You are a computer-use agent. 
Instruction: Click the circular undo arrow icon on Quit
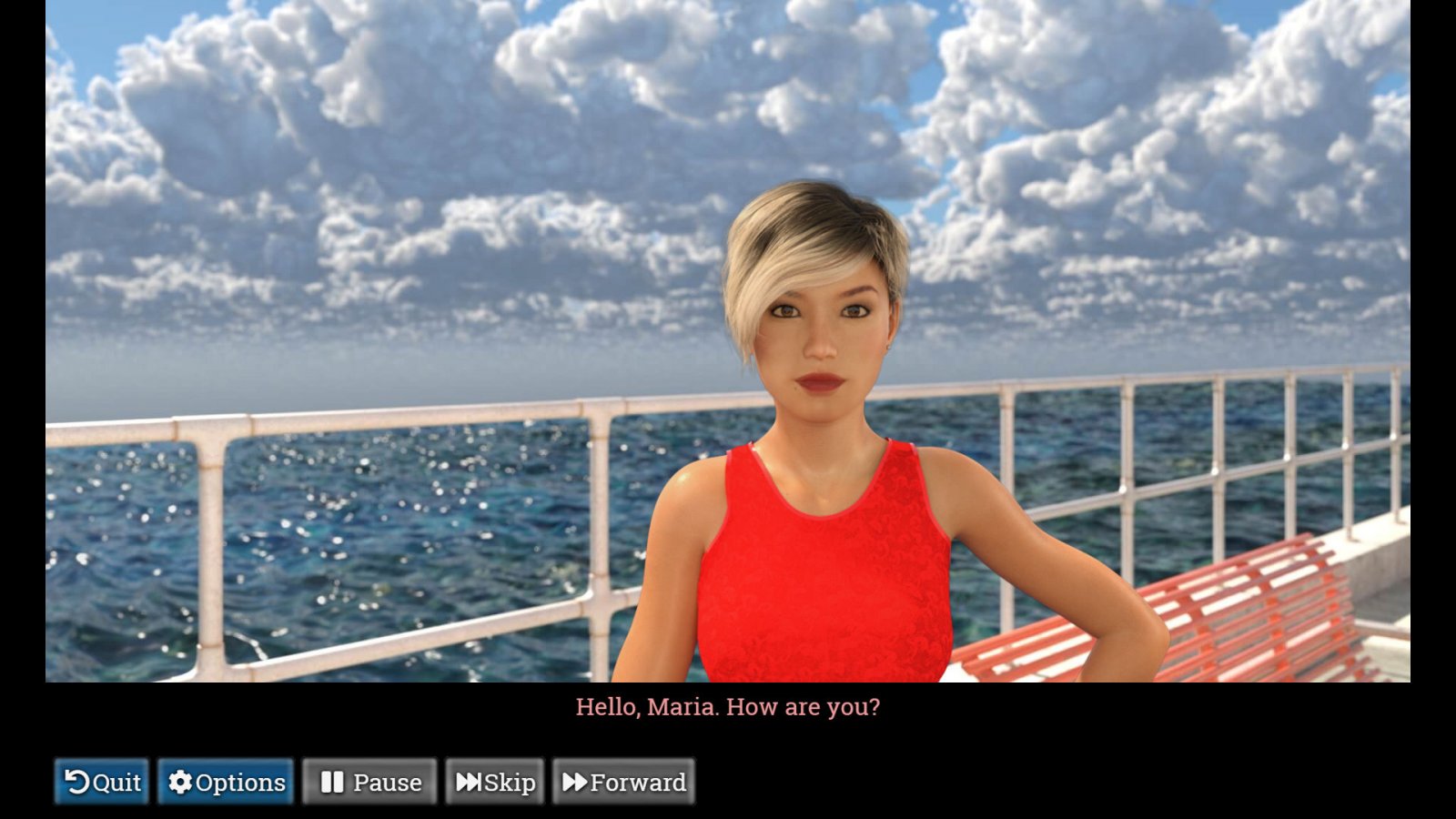click(x=78, y=782)
